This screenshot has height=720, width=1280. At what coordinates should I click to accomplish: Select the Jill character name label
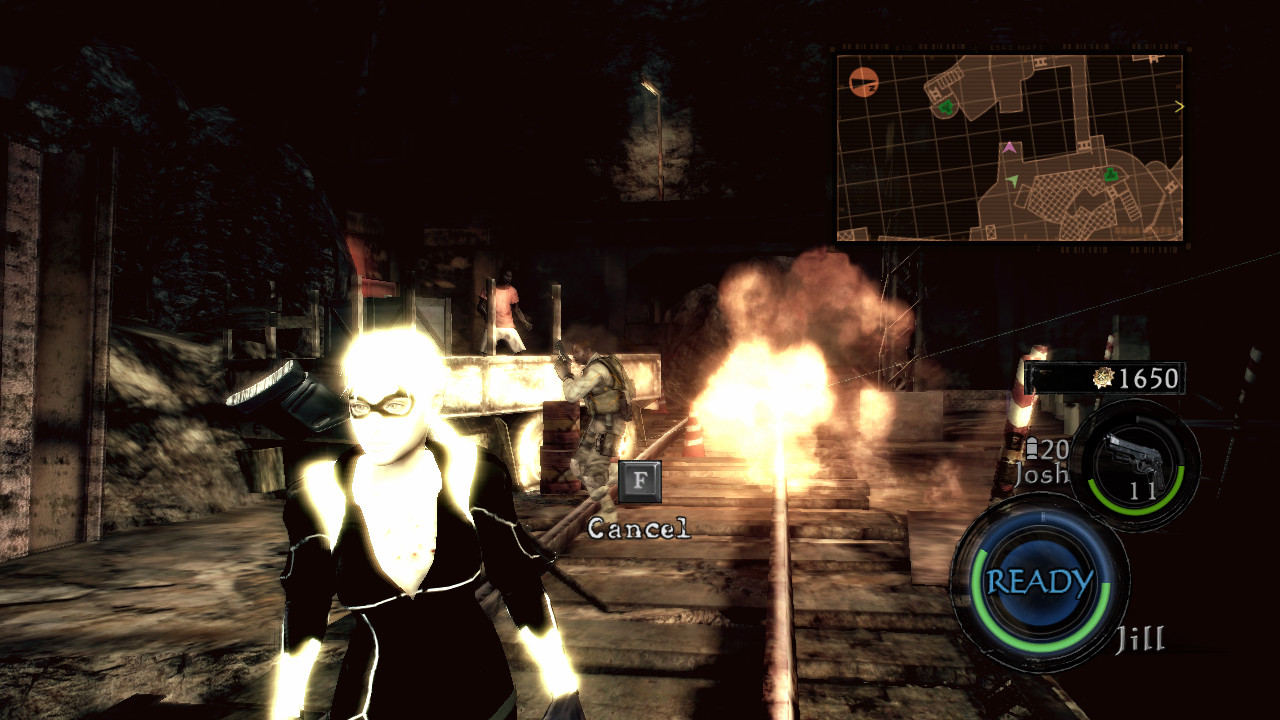(x=1139, y=636)
